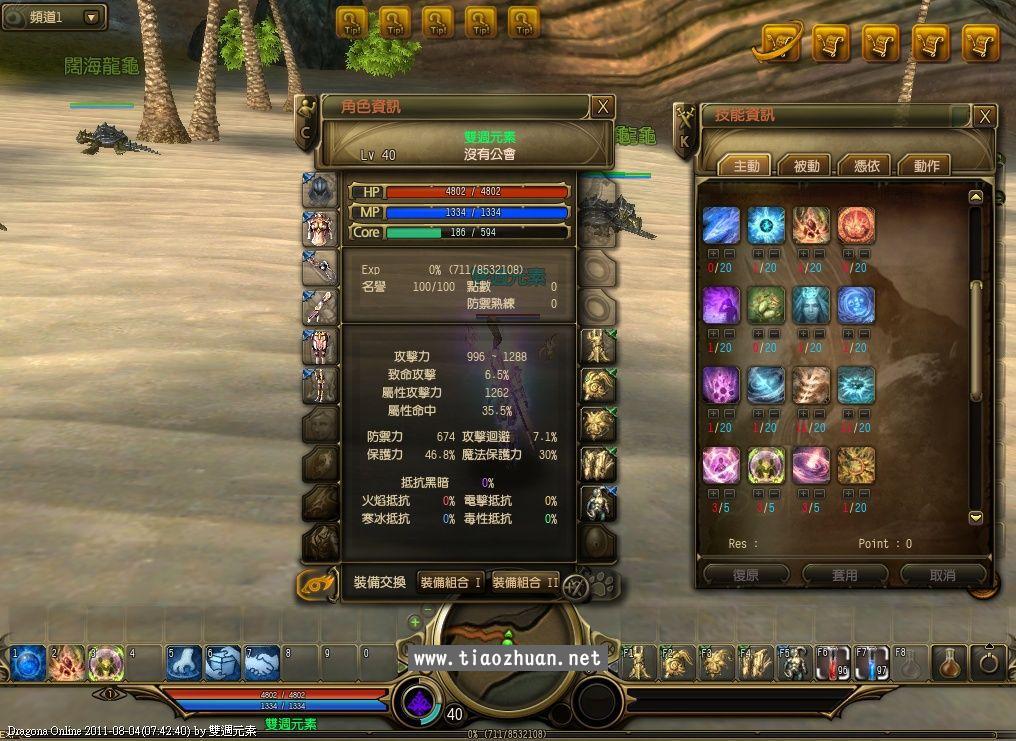
Task: Switch to equipment set 裝備組合 II
Action: point(525,582)
